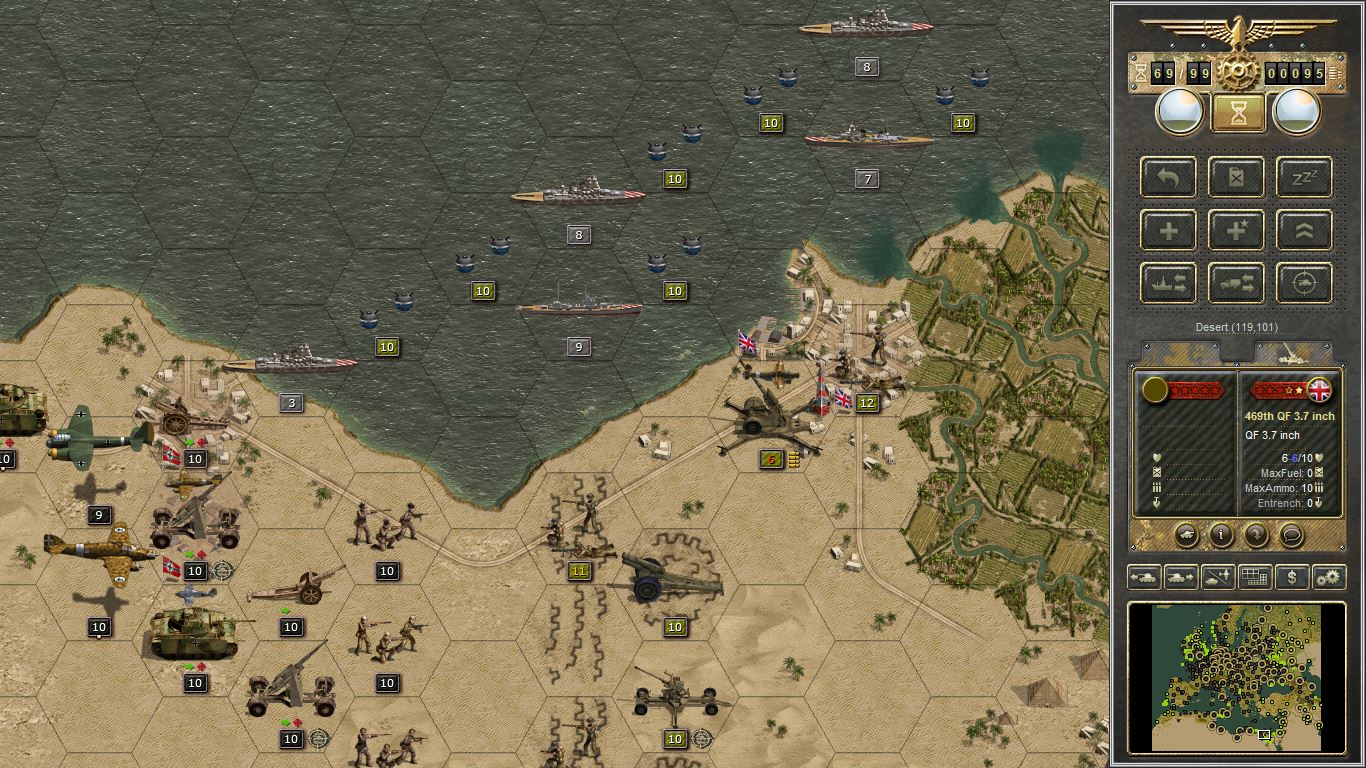Undo the last unit move
The image size is (1366, 768).
(1167, 177)
